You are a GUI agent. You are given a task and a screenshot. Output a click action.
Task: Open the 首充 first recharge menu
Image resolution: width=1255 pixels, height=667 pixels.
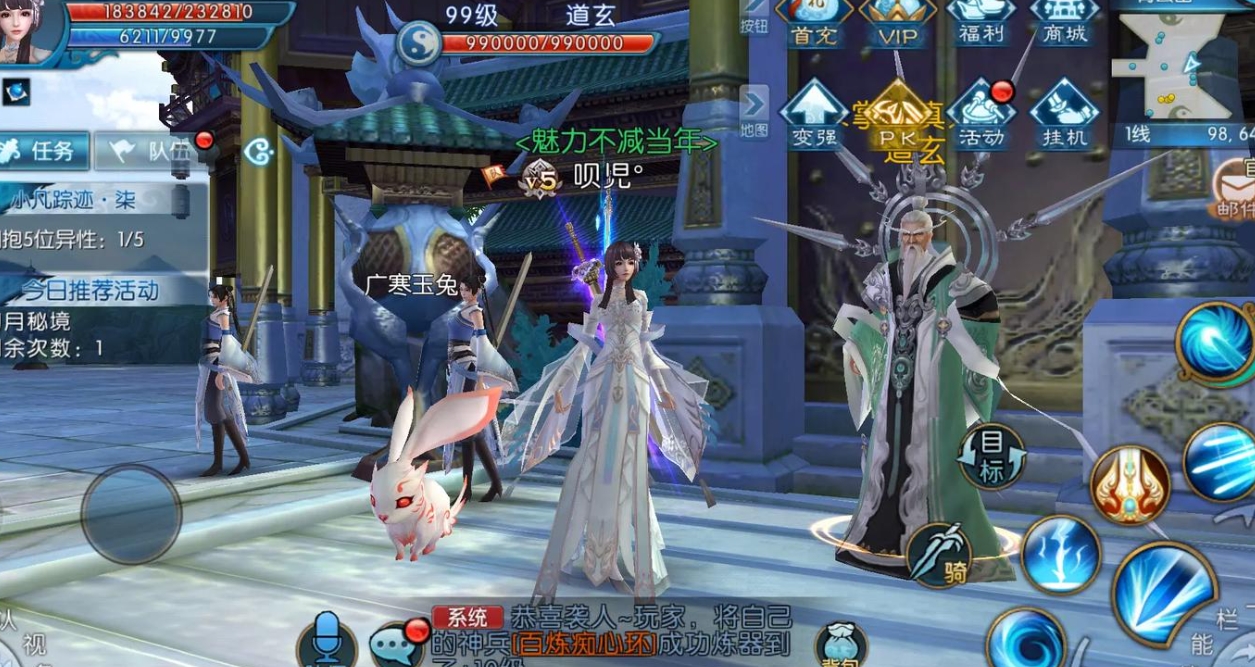pyautogui.click(x=813, y=22)
